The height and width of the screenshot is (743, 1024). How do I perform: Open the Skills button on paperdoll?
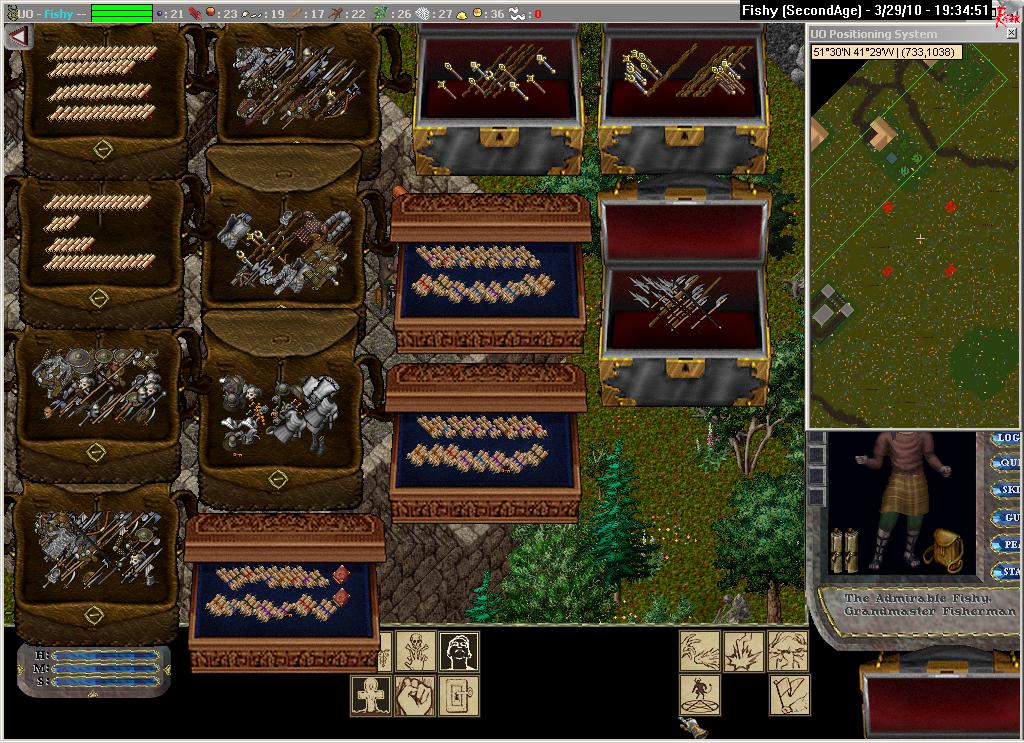(x=1006, y=490)
